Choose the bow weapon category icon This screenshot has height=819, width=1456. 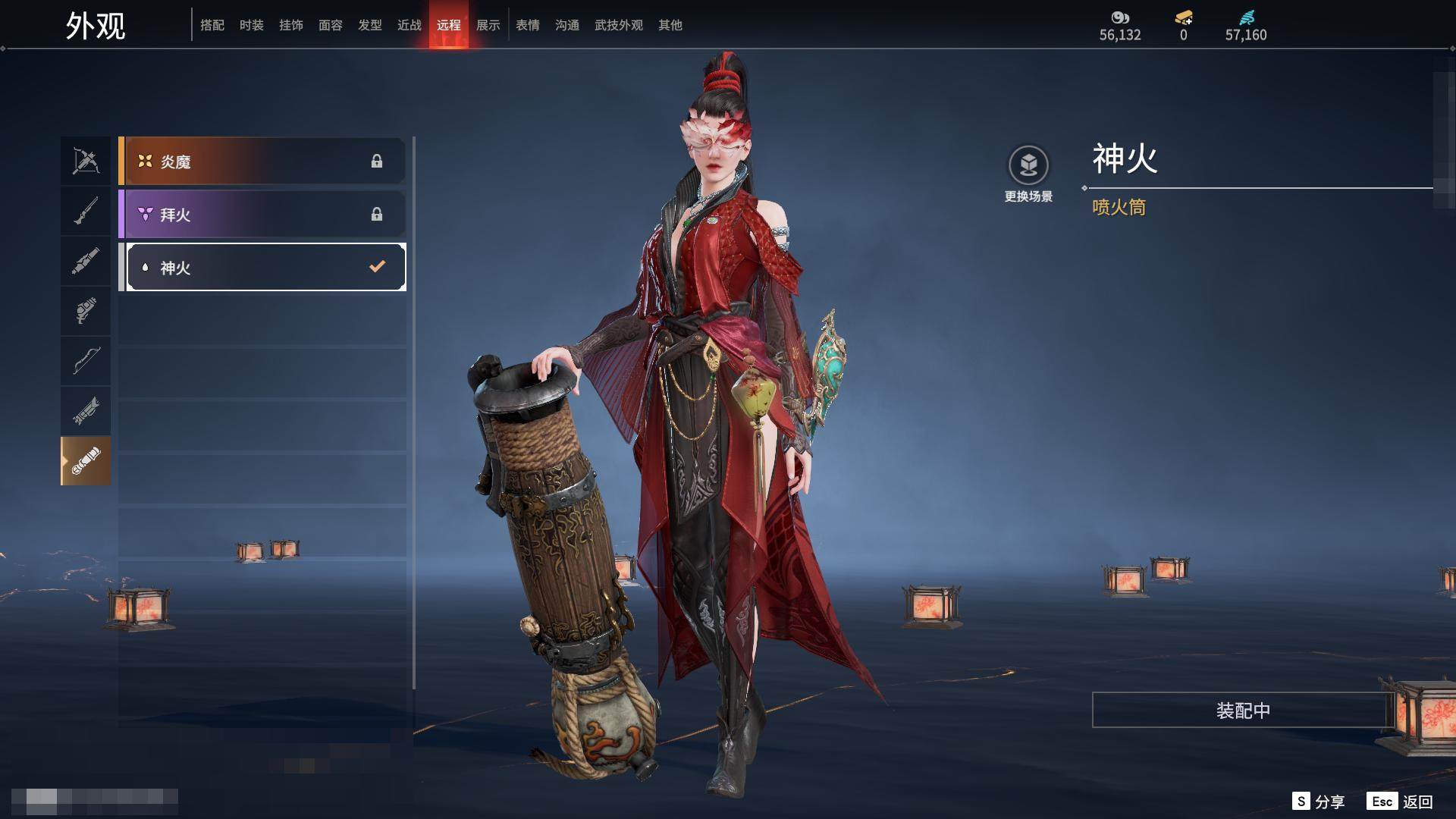click(86, 360)
